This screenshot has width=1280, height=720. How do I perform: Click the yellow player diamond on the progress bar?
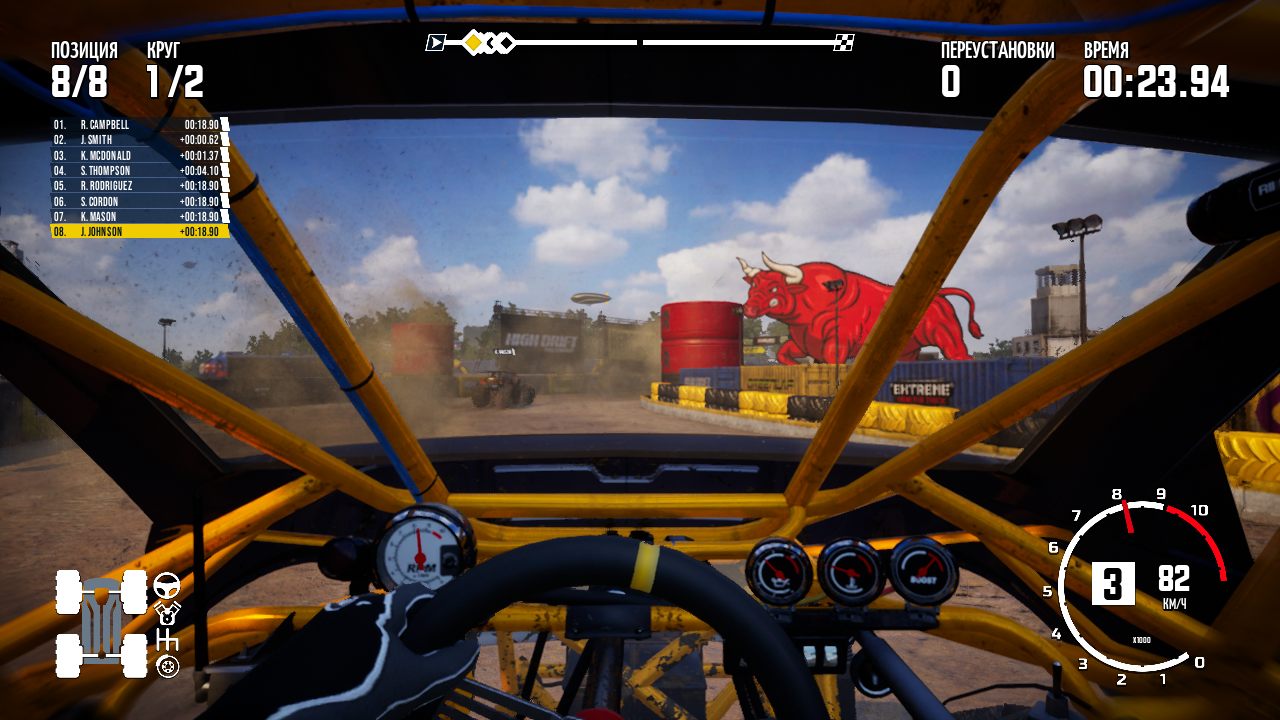[472, 43]
